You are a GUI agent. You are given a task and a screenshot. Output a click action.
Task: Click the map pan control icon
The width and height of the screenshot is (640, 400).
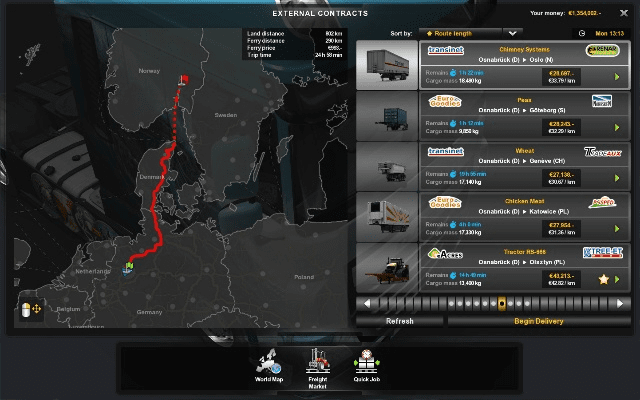28,312
